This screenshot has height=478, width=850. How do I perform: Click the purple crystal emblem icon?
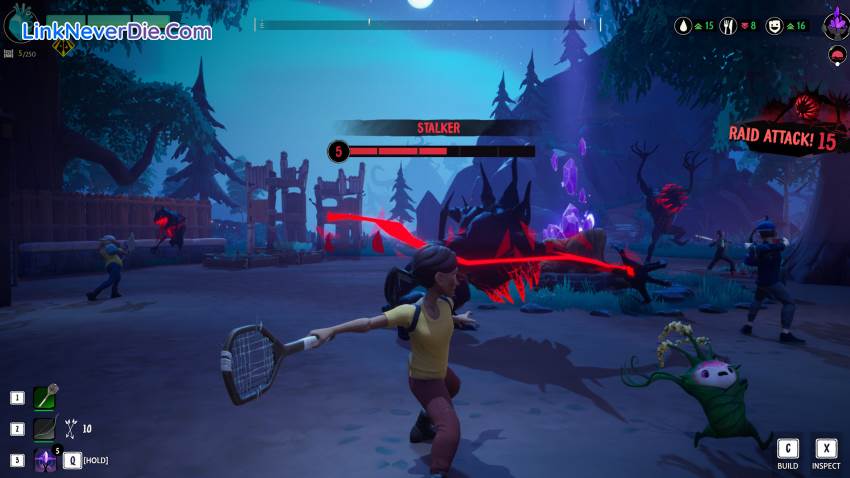coord(836,23)
